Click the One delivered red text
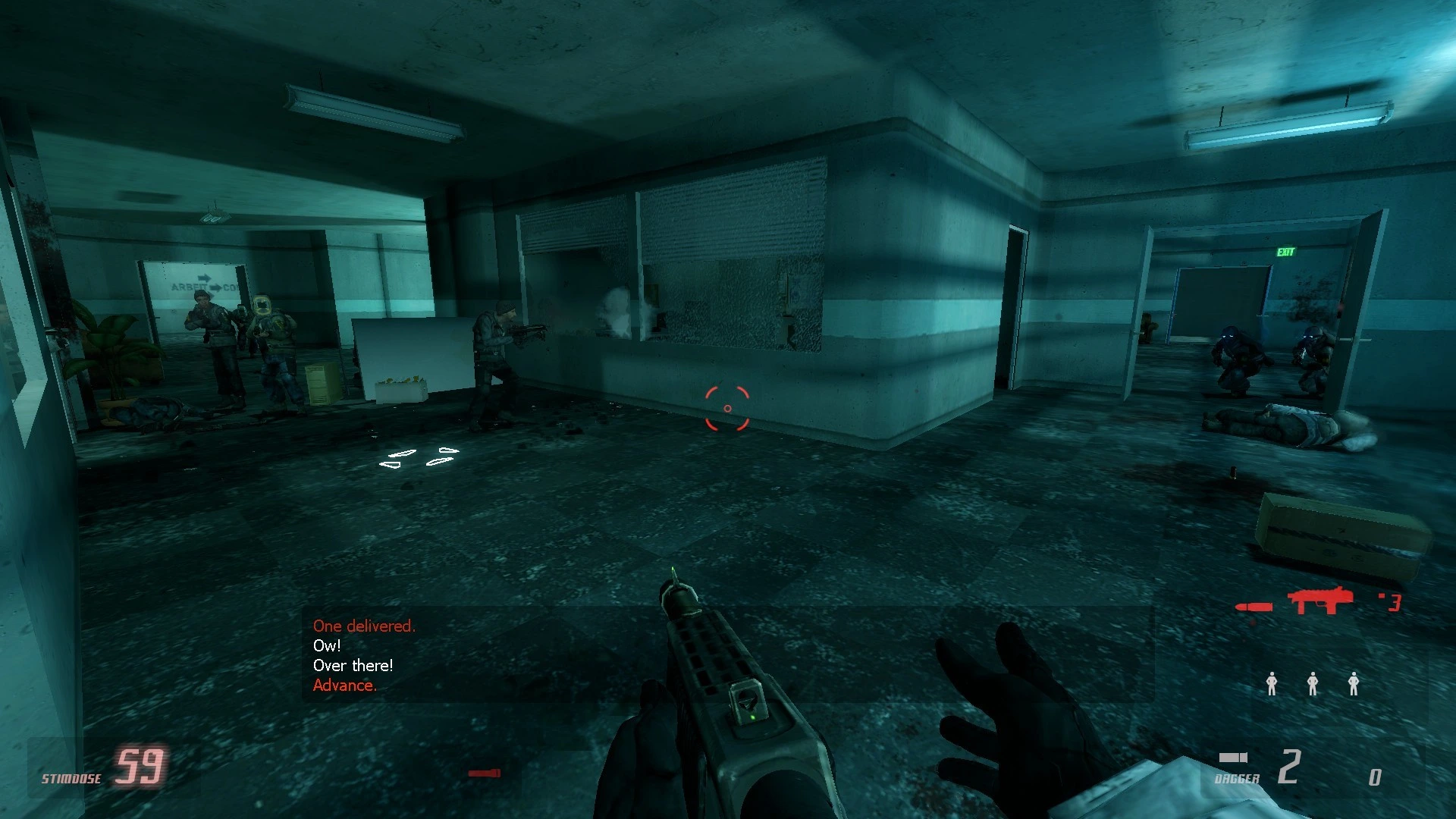The image size is (1456, 819). point(364,626)
